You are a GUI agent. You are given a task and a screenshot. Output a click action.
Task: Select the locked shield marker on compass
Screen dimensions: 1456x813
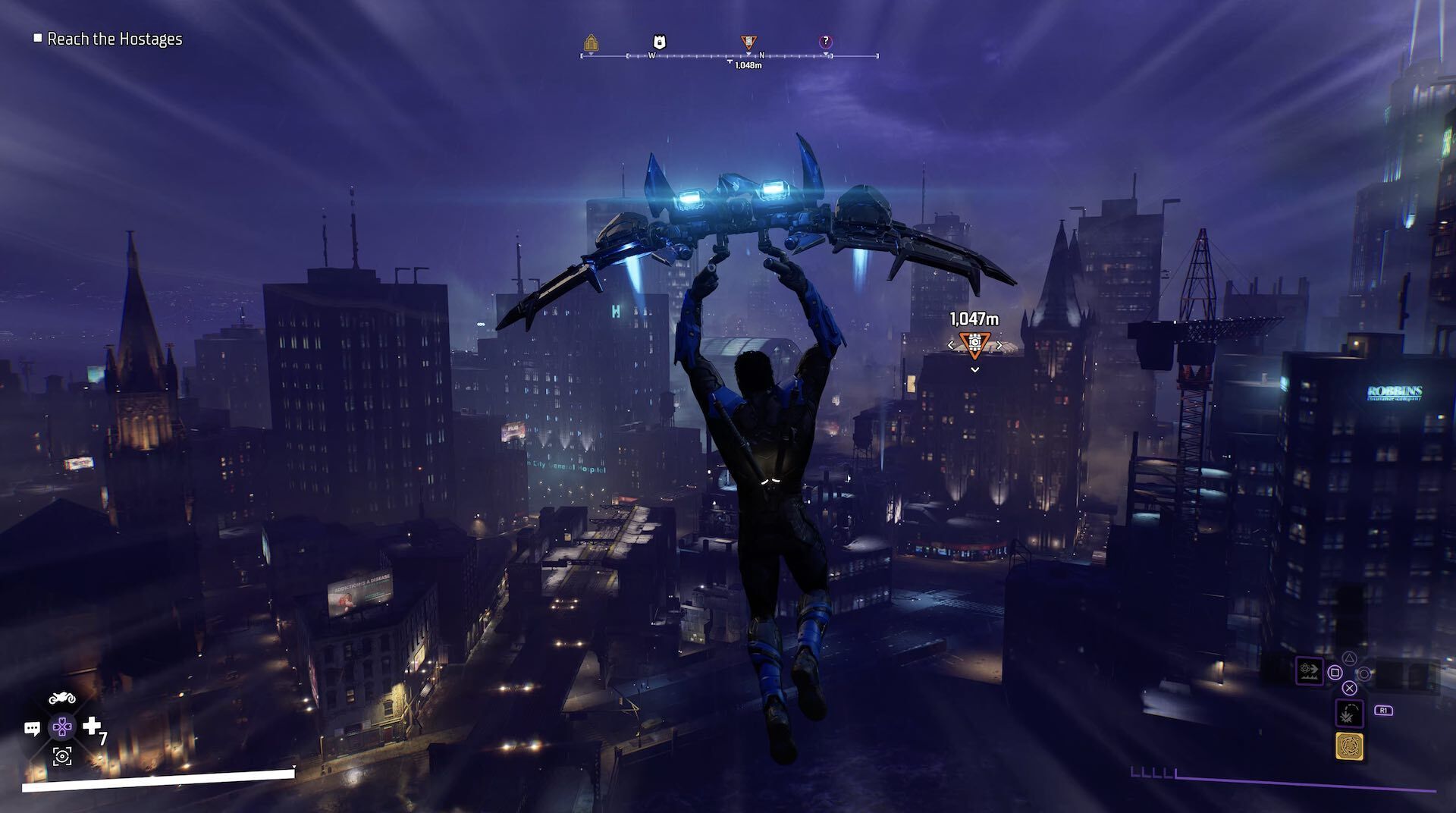tap(660, 42)
